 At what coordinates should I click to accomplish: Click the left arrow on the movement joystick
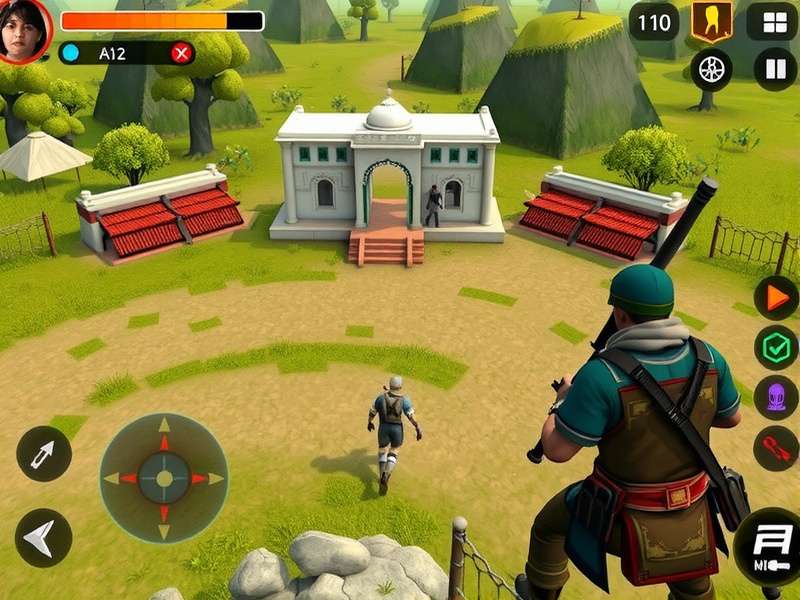117,478
